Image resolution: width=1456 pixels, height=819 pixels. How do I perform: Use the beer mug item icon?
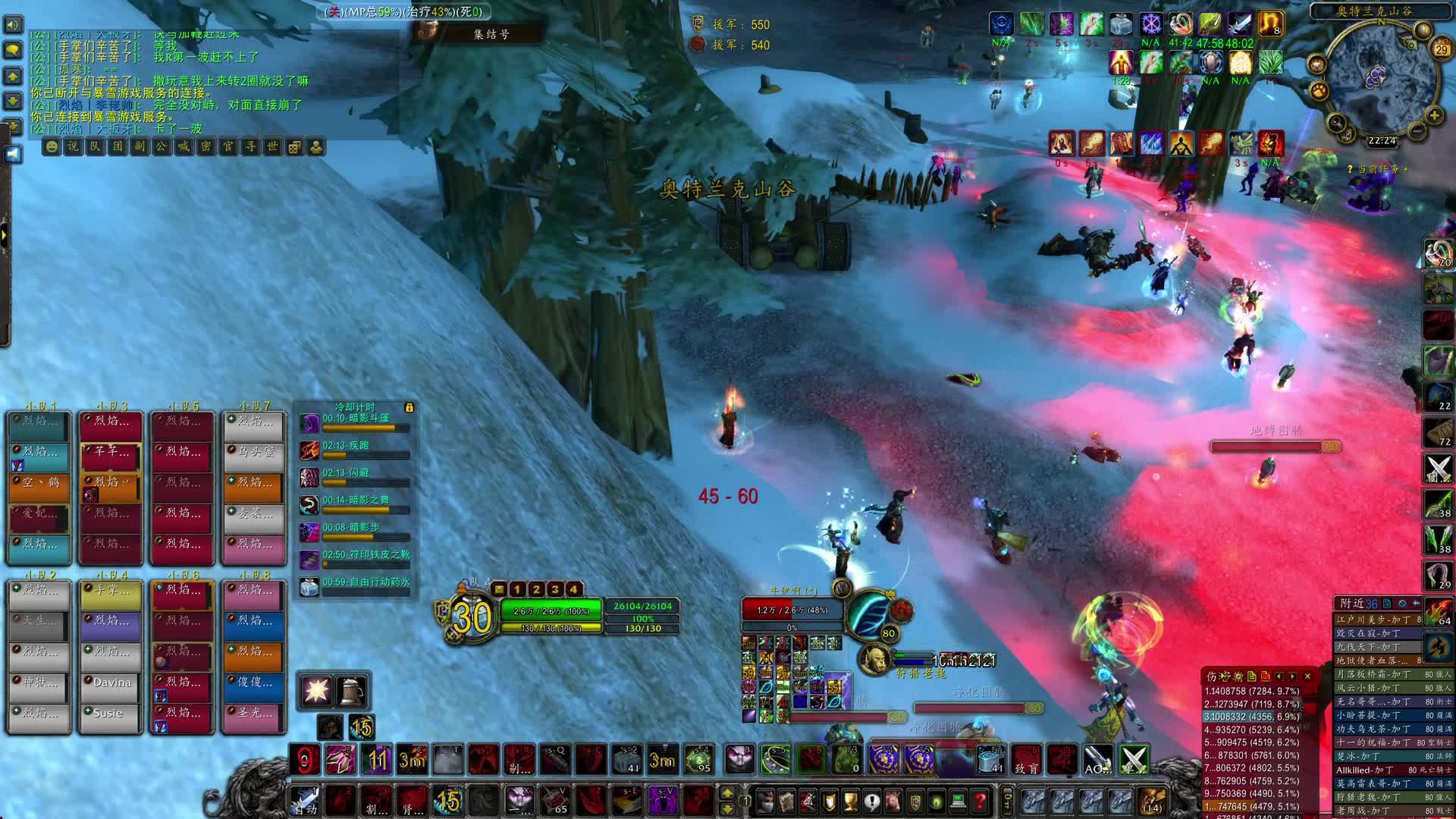(x=350, y=691)
